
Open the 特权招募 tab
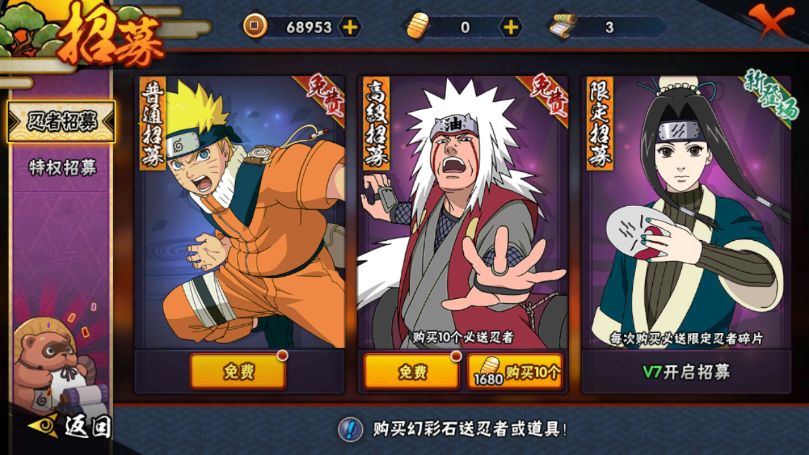click(62, 167)
